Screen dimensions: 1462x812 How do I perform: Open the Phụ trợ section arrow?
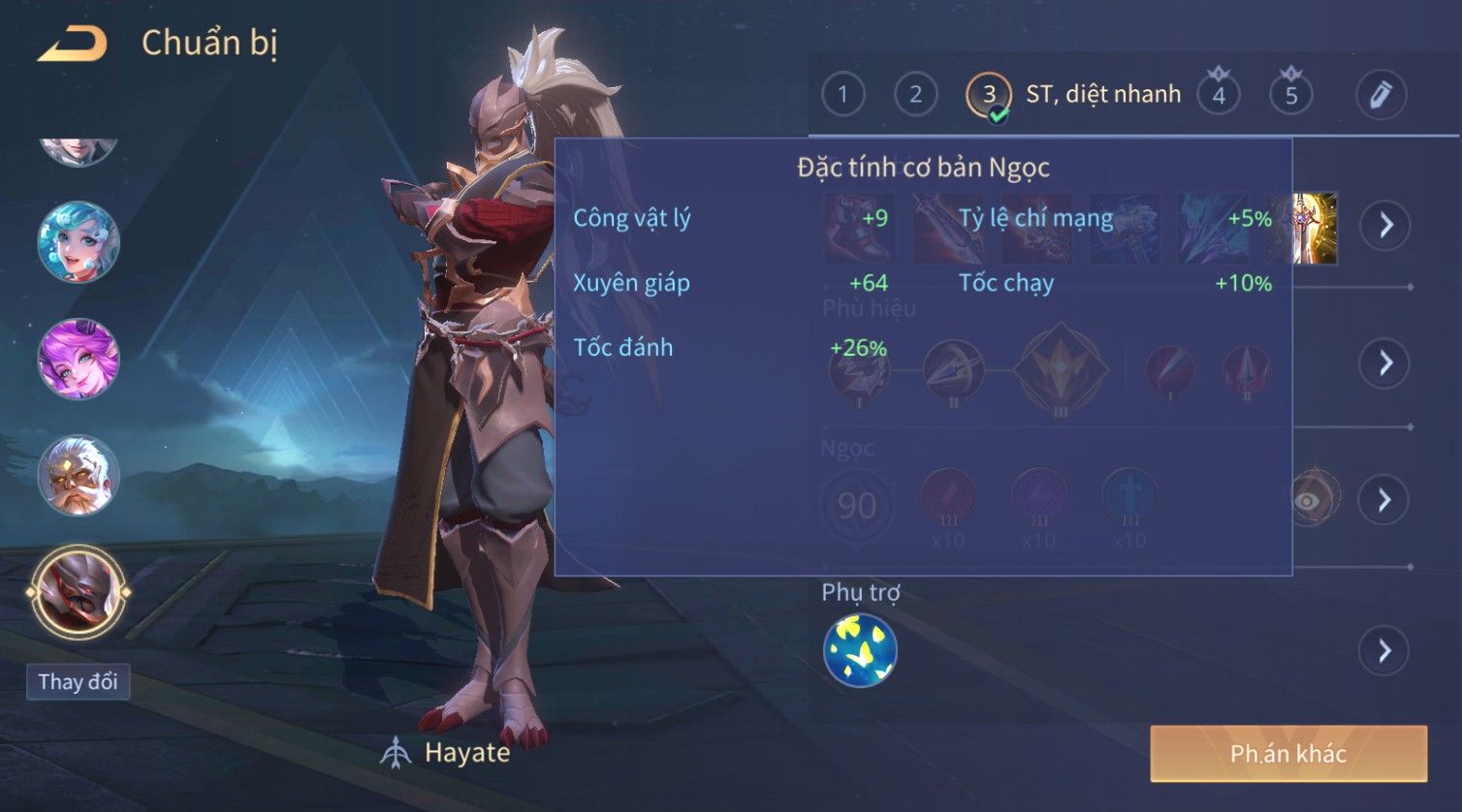pyautogui.click(x=1384, y=650)
